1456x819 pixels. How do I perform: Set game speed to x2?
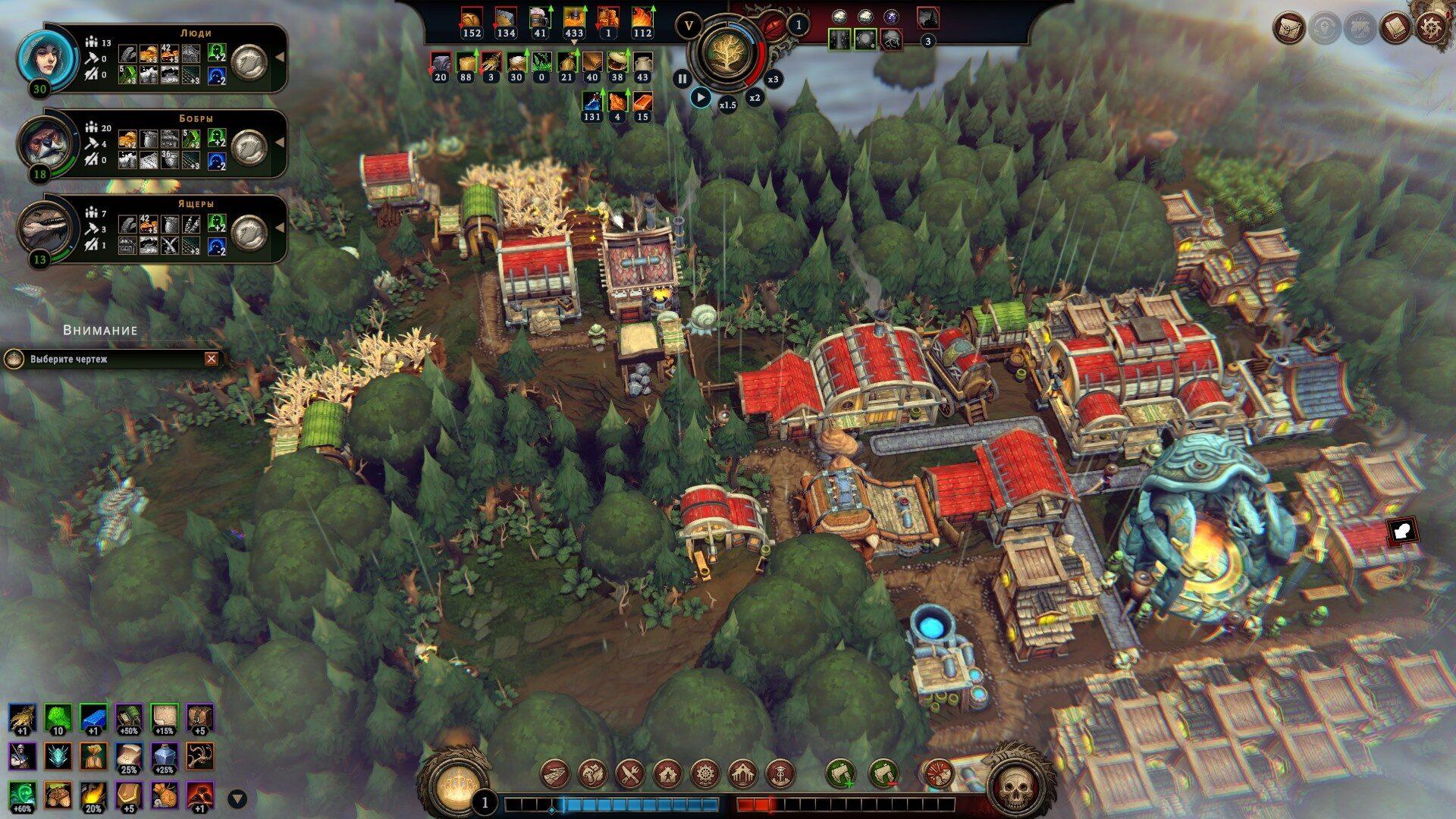(755, 98)
